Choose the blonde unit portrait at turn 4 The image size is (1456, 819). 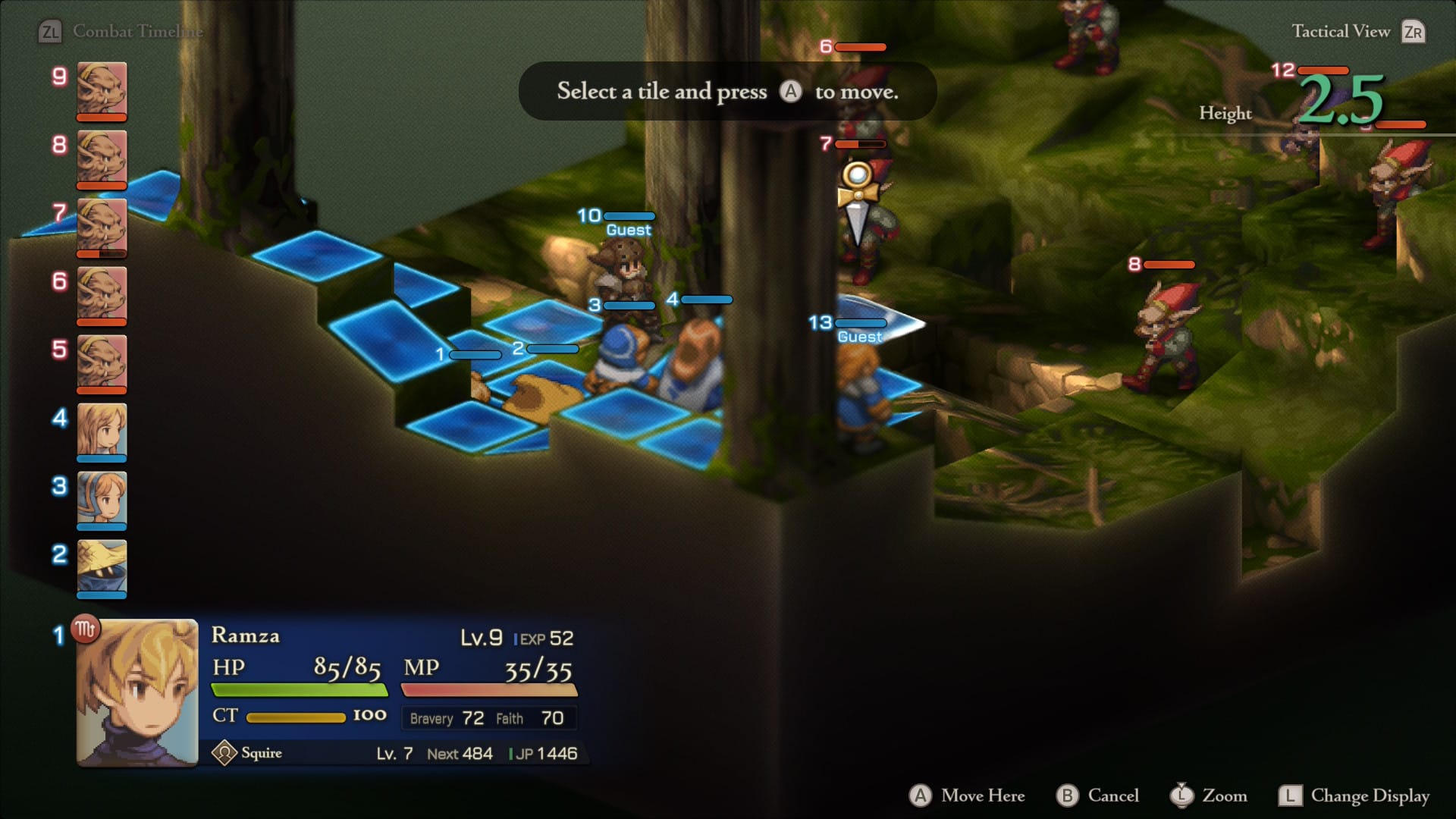coord(102,431)
